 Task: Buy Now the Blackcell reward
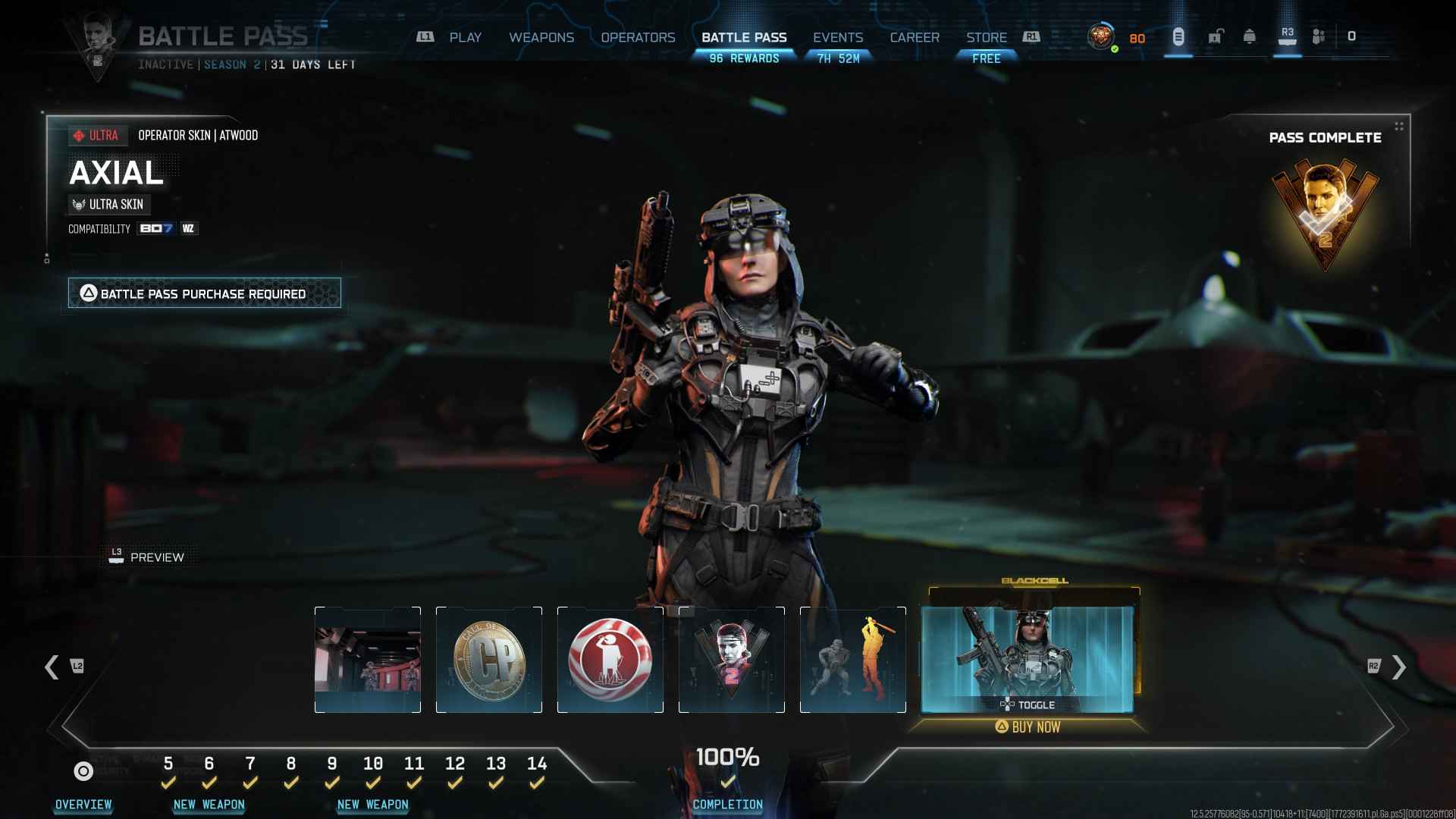coord(1028,726)
